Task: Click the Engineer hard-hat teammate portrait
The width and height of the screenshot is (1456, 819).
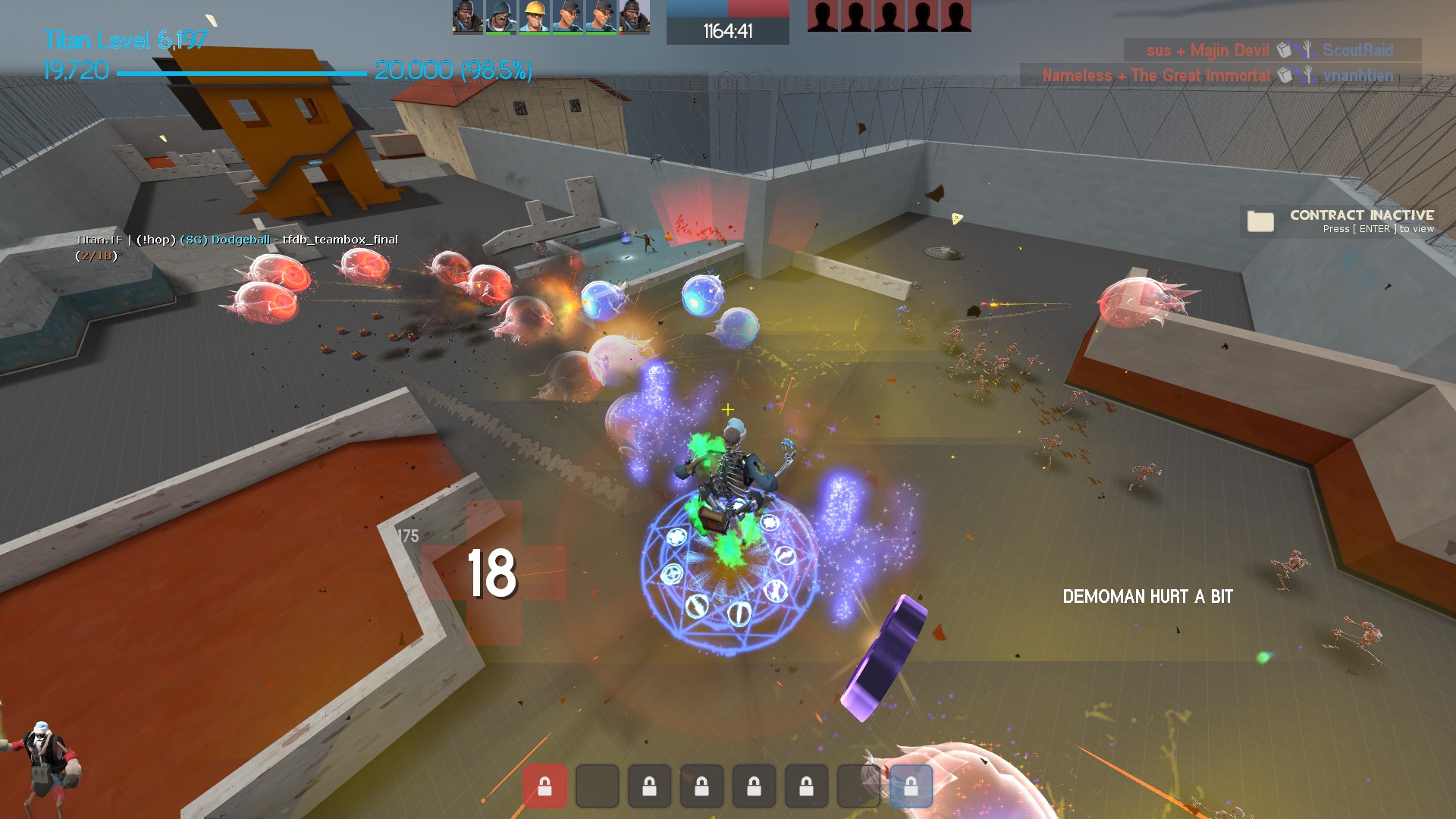Action: point(534,17)
